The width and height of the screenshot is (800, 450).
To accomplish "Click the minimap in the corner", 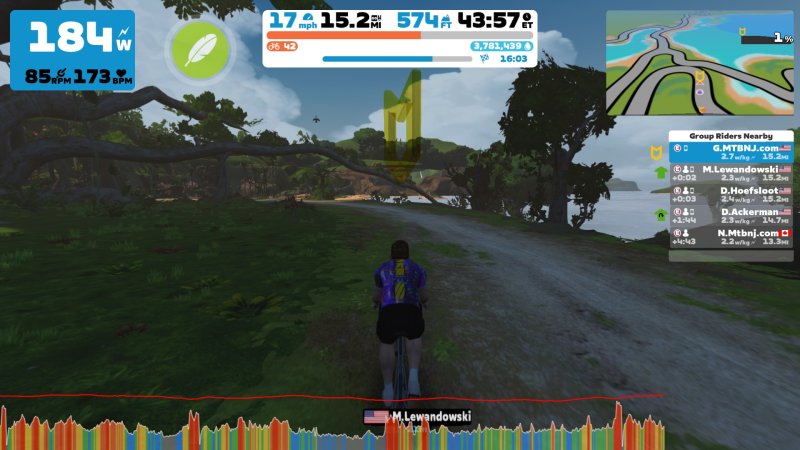I will pos(698,63).
